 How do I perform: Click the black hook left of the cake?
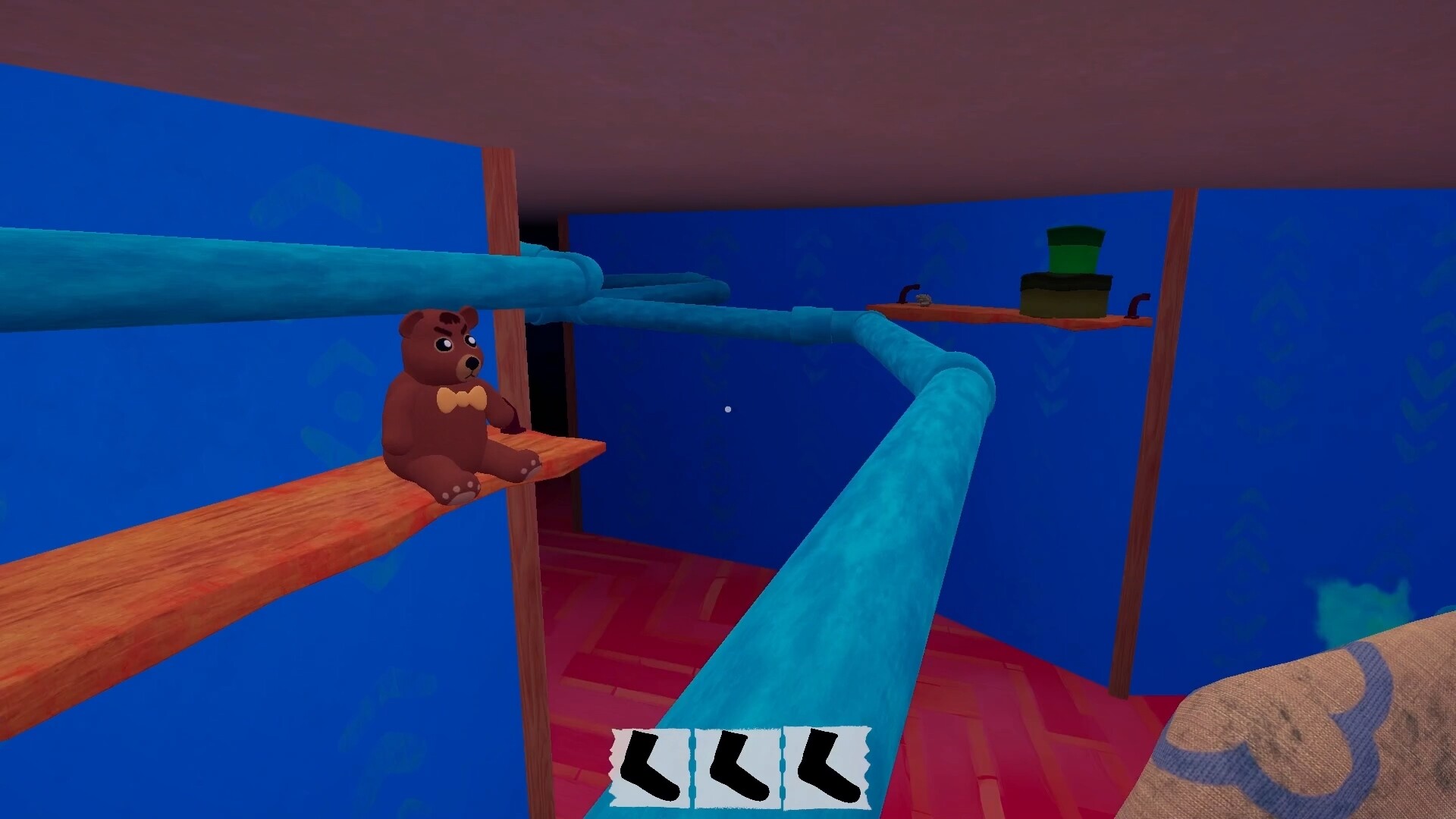tap(908, 294)
